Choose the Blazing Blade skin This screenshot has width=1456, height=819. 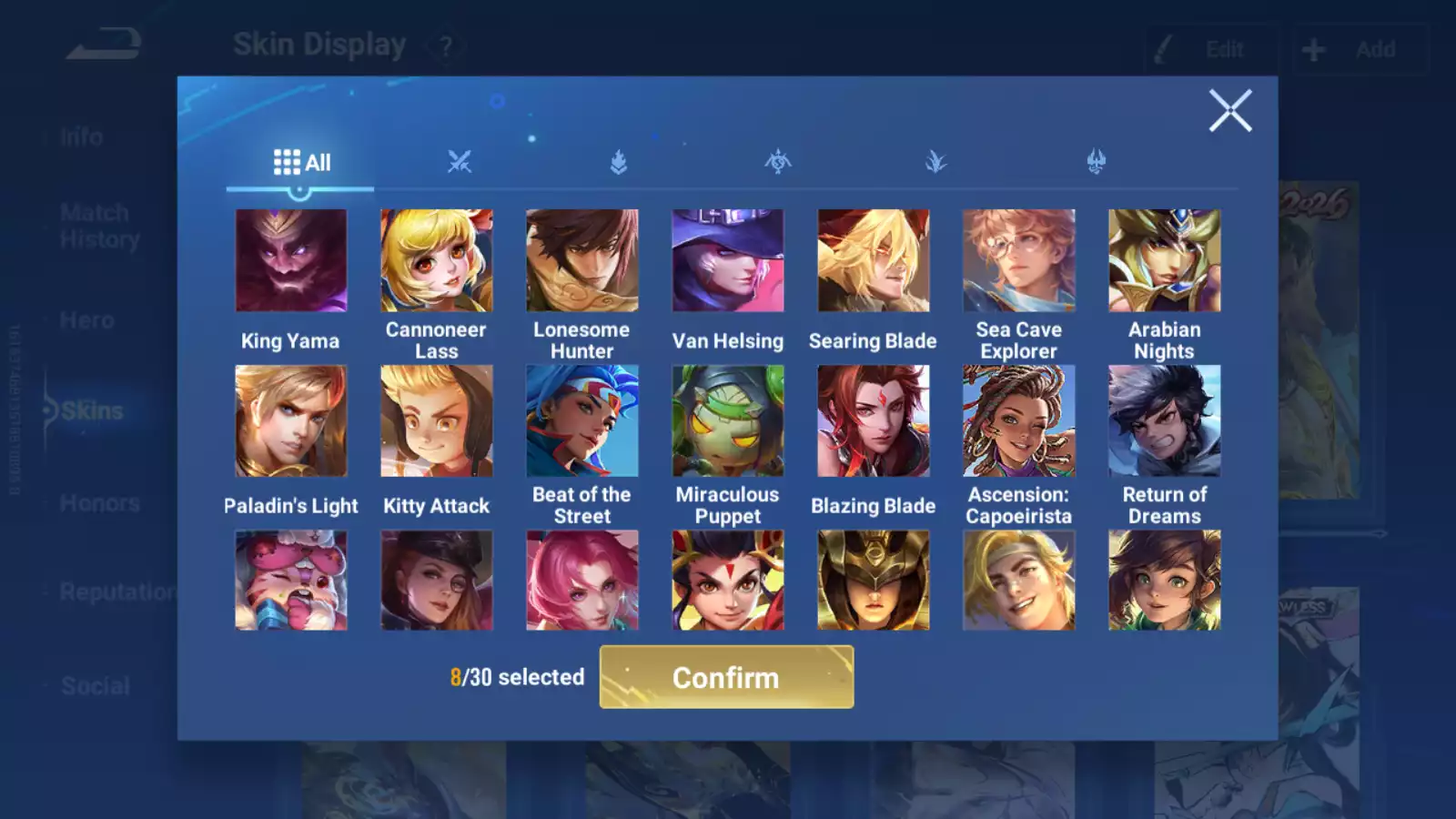874,421
